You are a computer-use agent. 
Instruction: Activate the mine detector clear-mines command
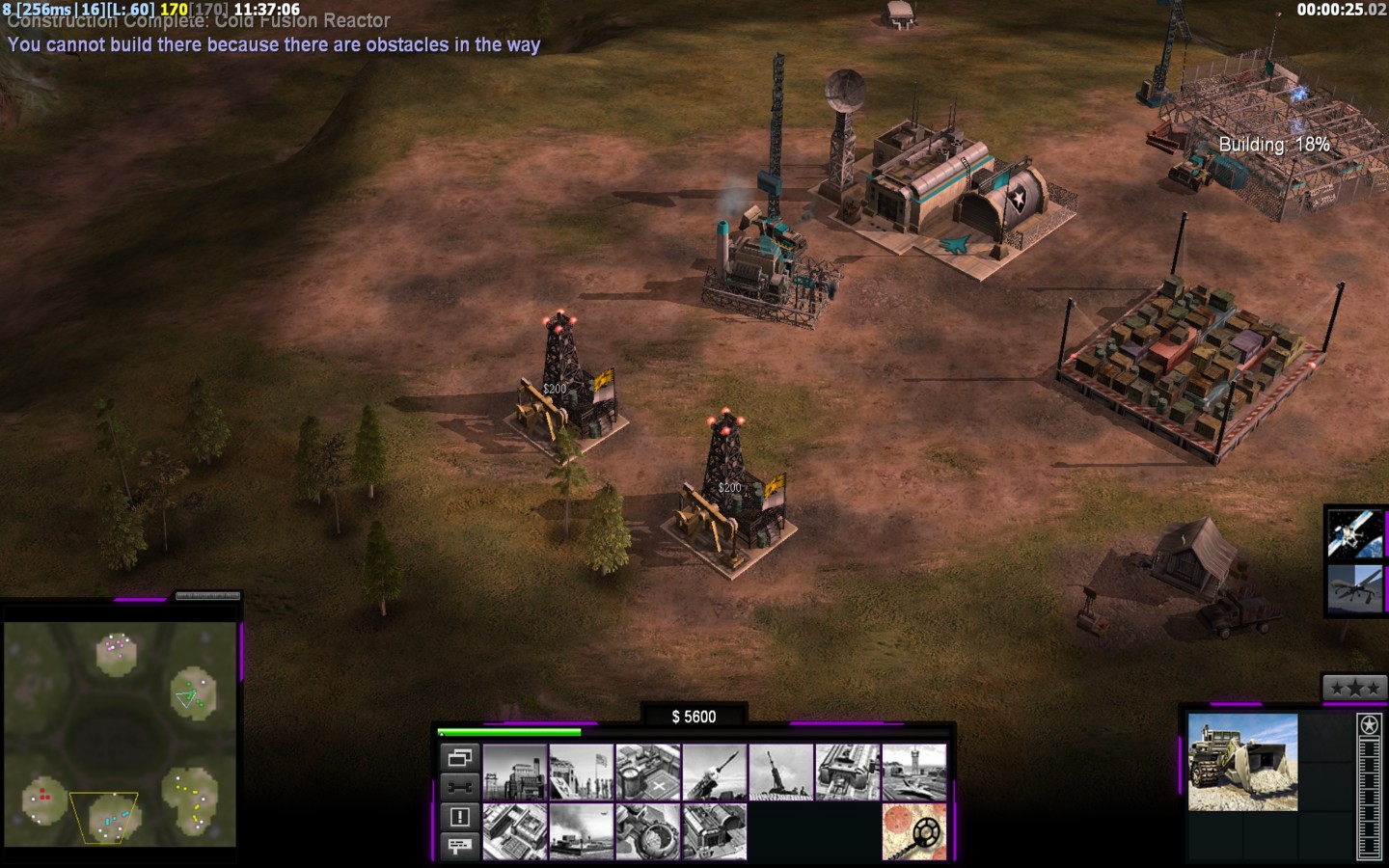point(914,831)
